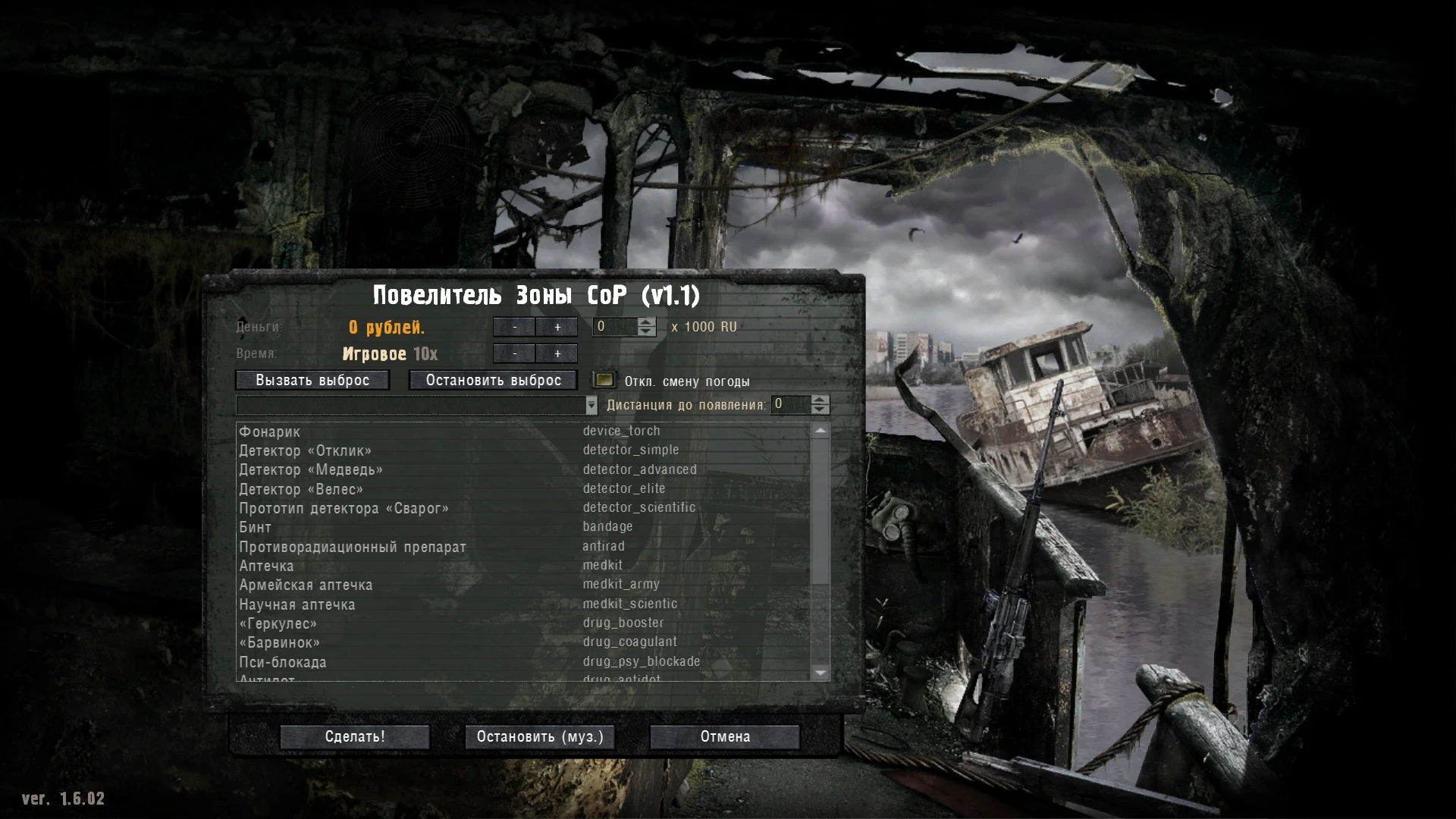This screenshot has height=819, width=1456.
Task: Decrease game time speed with the «-» button
Action: (516, 353)
